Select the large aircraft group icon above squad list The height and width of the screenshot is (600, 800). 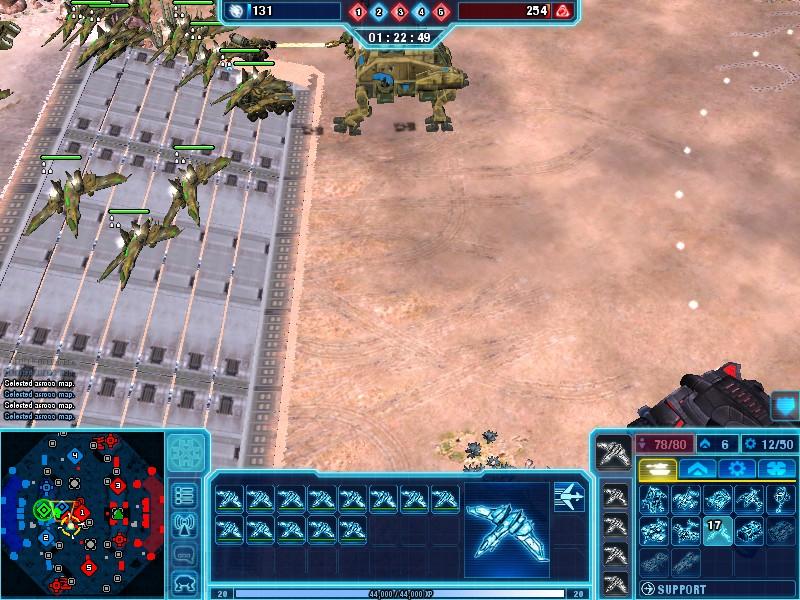point(613,453)
